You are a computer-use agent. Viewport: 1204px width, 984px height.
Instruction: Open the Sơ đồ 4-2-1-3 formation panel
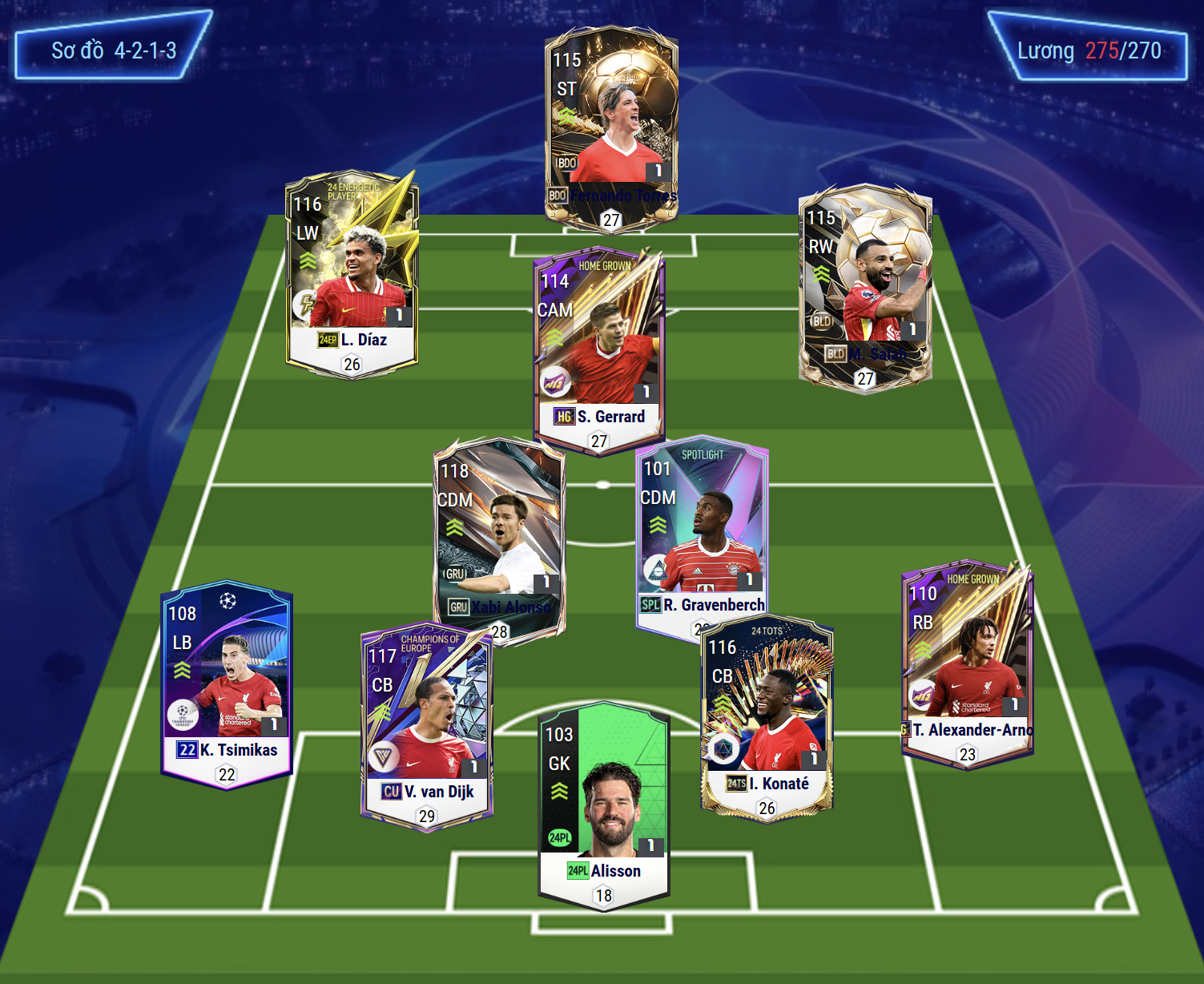(x=114, y=50)
